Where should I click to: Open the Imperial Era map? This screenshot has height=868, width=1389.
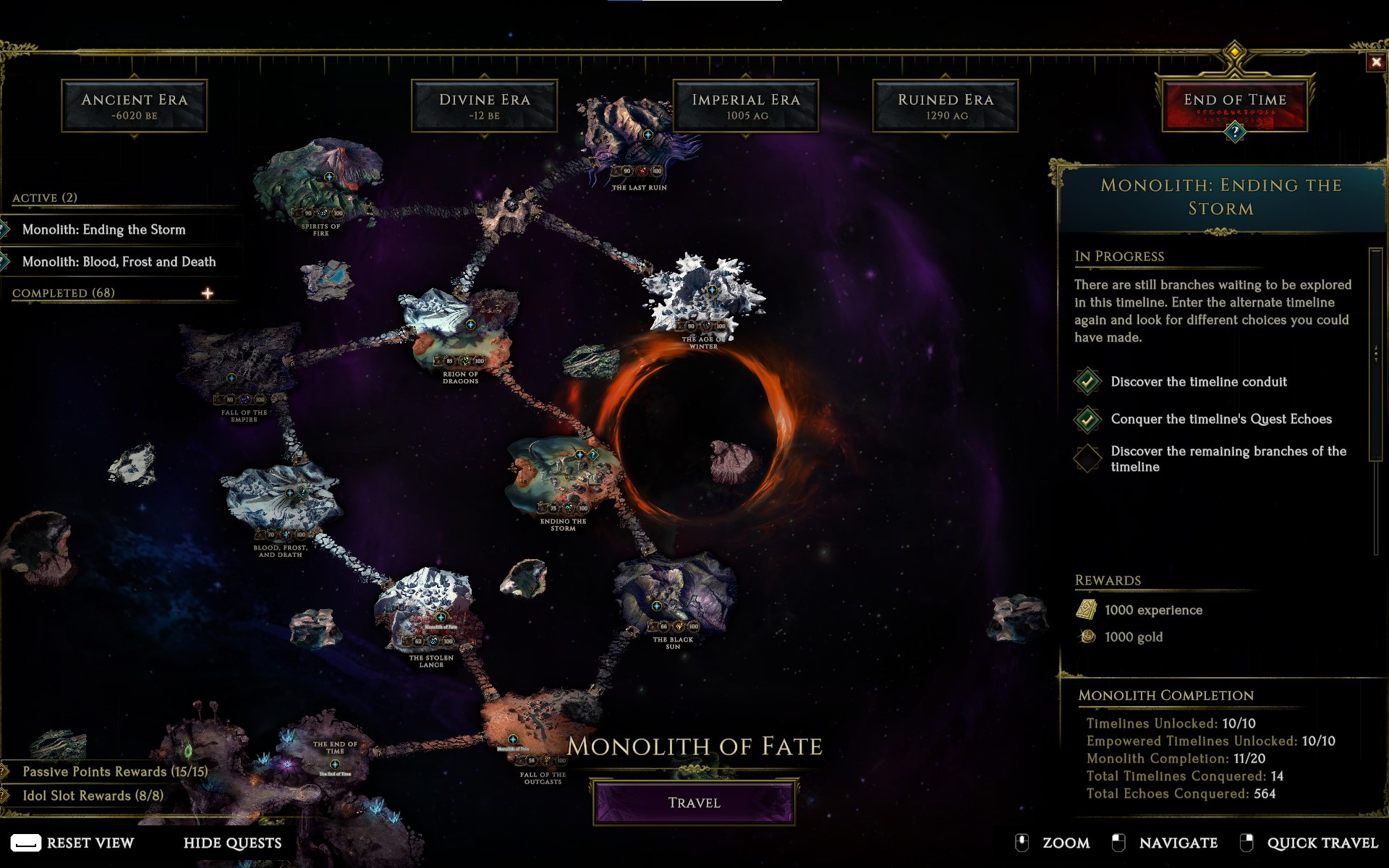[746, 106]
